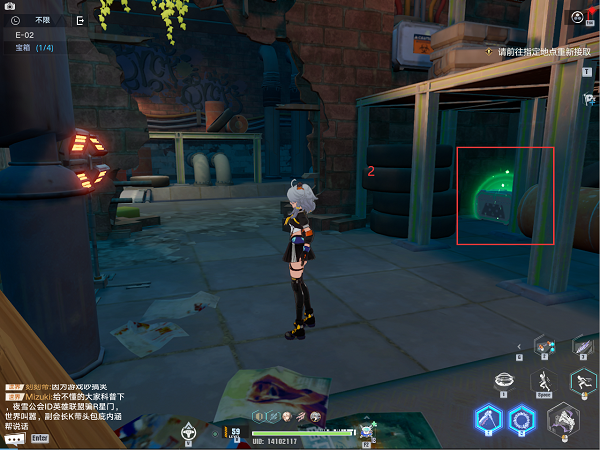
Task: Switch to the purple blade weapon slot
Action: pyautogui.click(x=582, y=346)
